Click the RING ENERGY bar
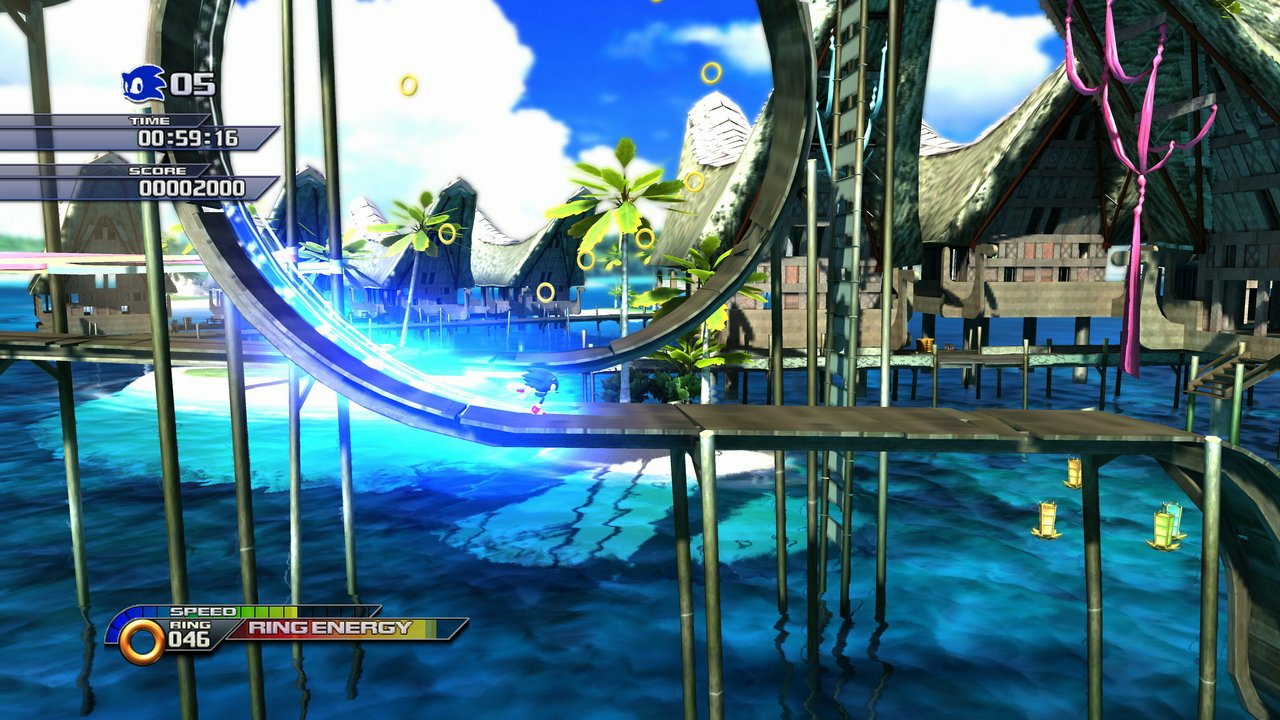1280x720 pixels. coord(340,630)
